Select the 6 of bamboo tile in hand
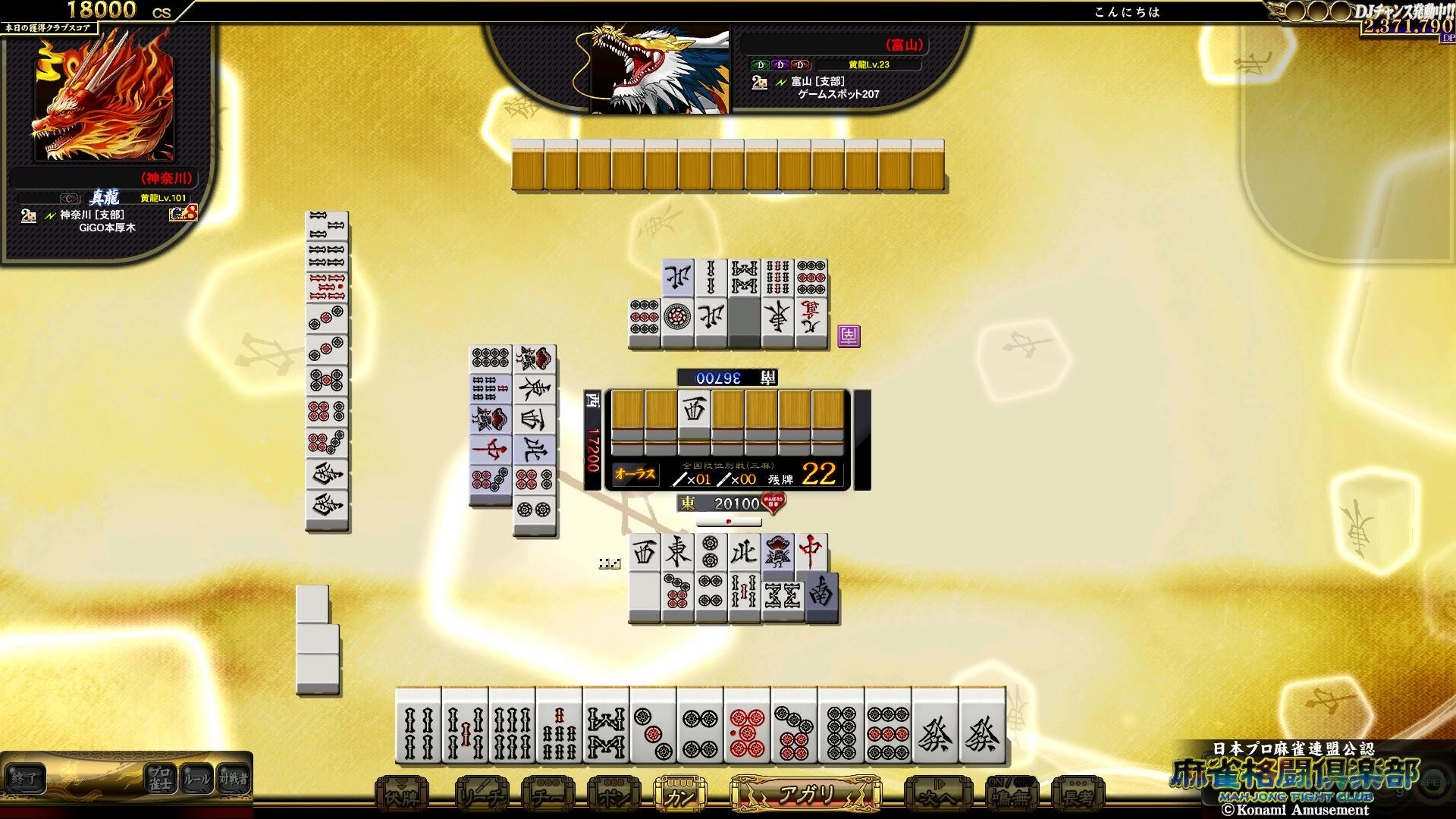This screenshot has width=1456, height=819. point(512,728)
